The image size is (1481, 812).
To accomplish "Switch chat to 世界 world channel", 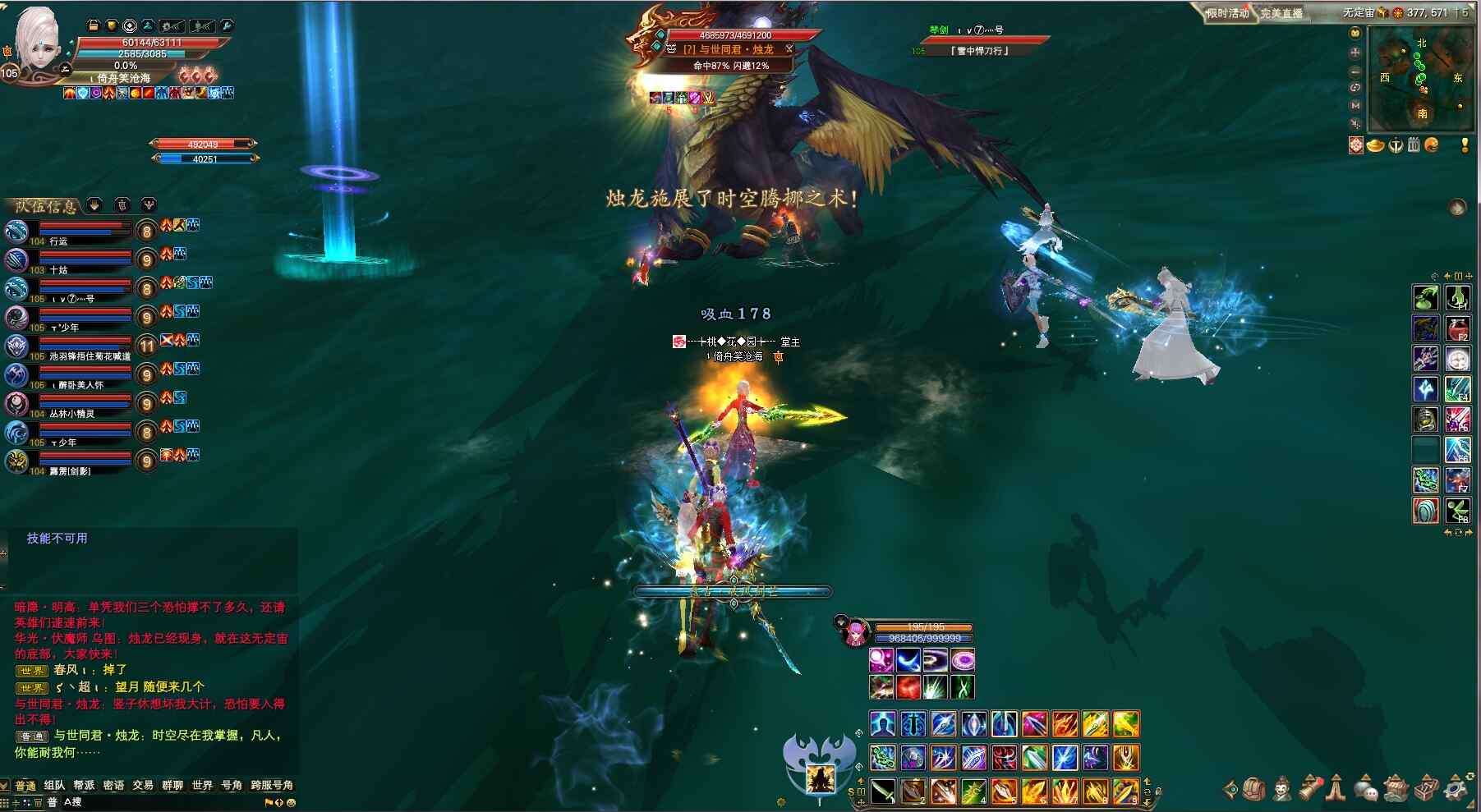I will tap(202, 785).
